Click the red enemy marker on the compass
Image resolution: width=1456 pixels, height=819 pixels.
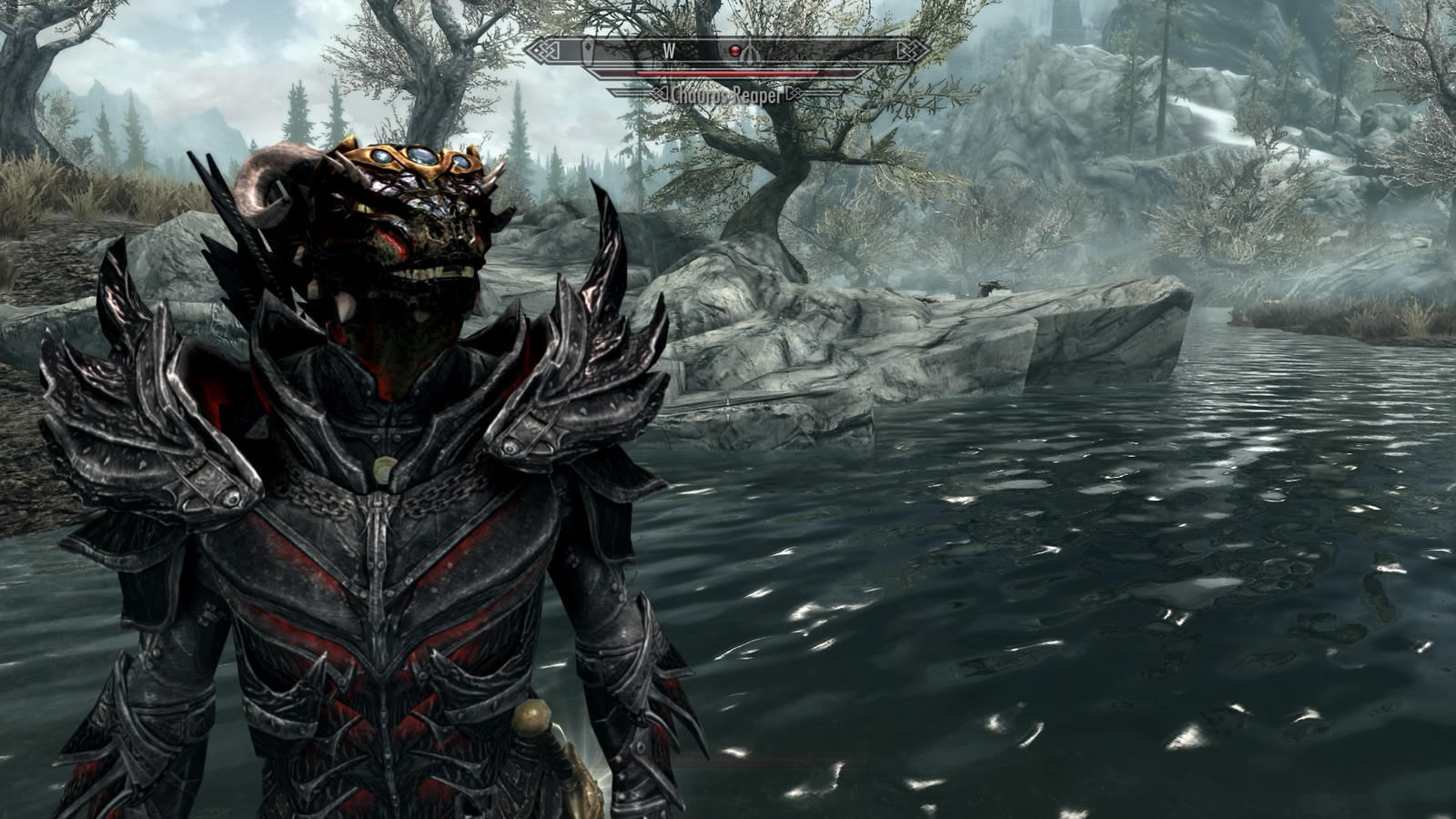click(734, 51)
